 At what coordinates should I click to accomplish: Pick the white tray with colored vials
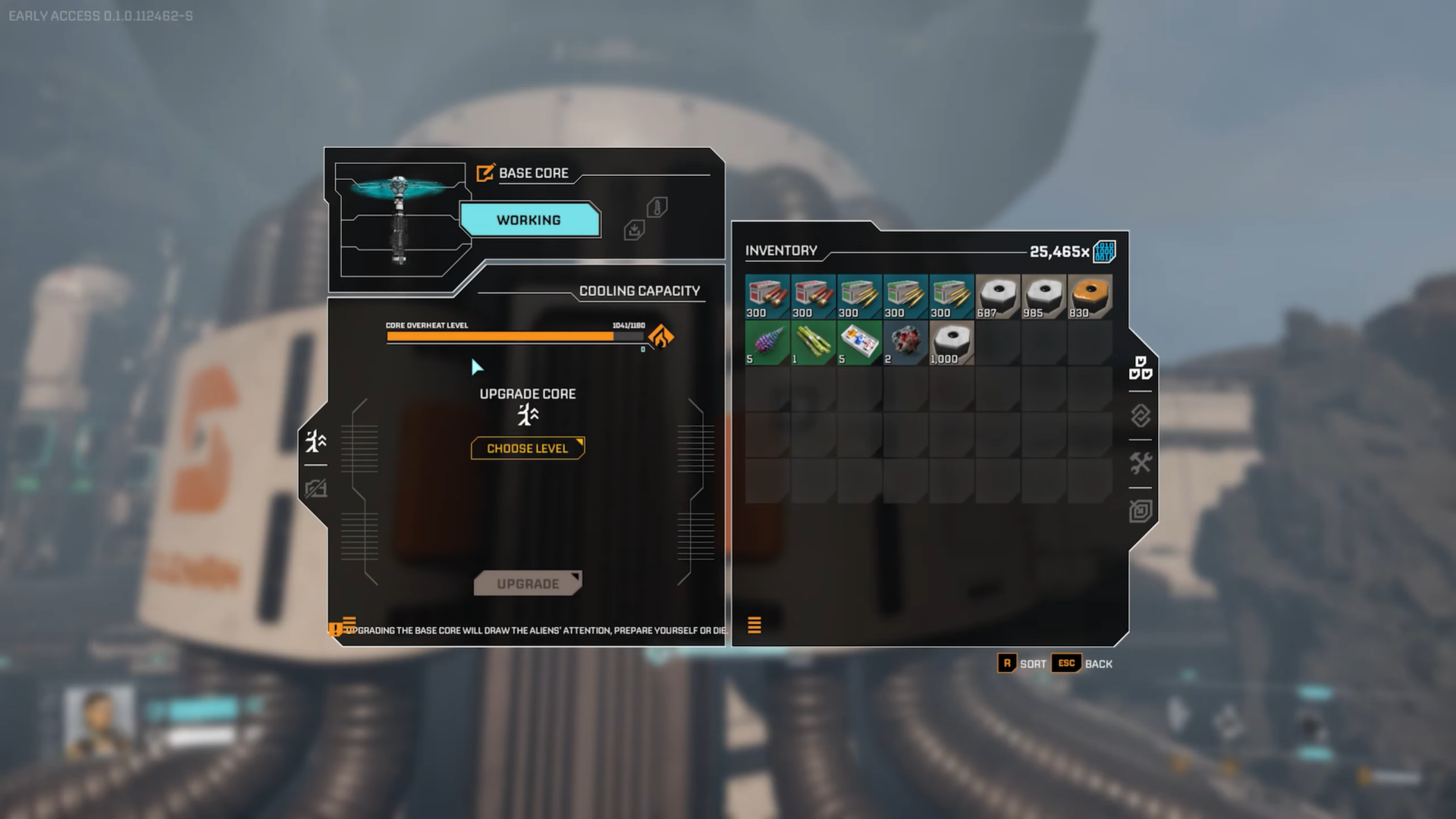[859, 342]
